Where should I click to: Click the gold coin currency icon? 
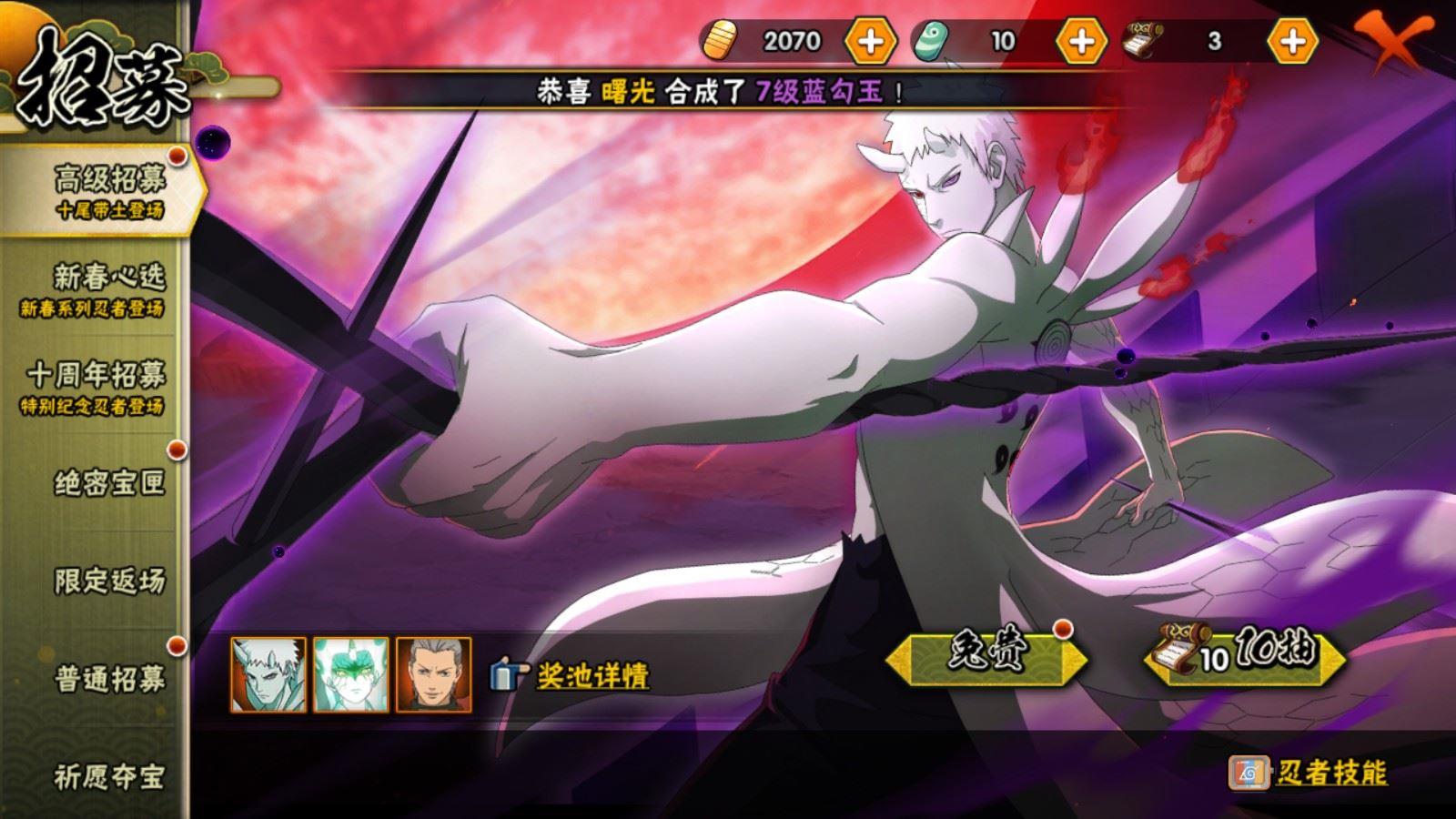coord(723,40)
